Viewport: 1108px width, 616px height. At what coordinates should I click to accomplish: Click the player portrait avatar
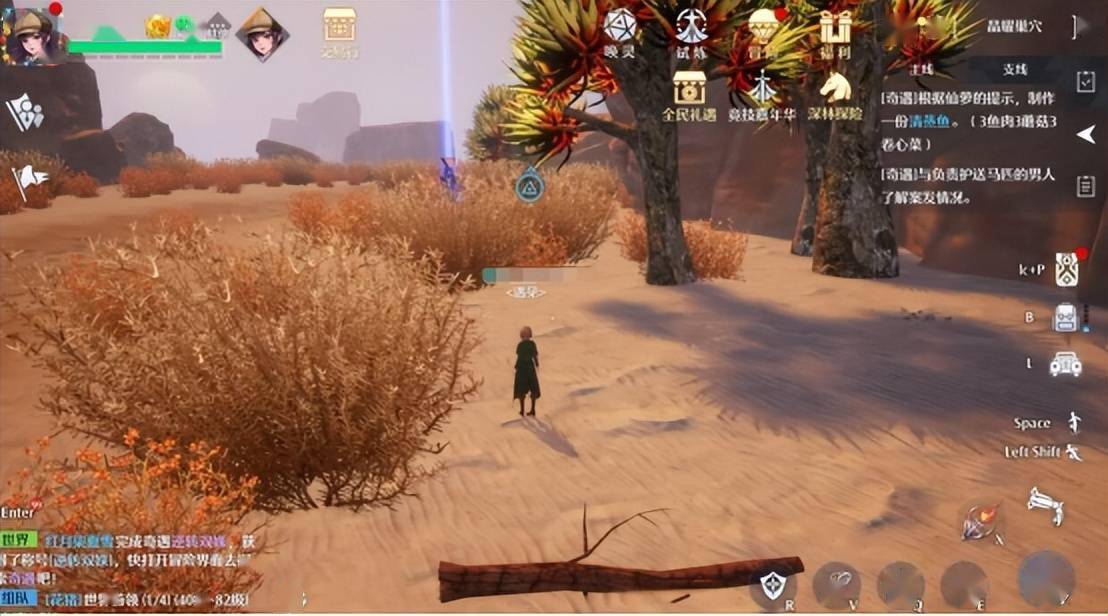tap(32, 35)
